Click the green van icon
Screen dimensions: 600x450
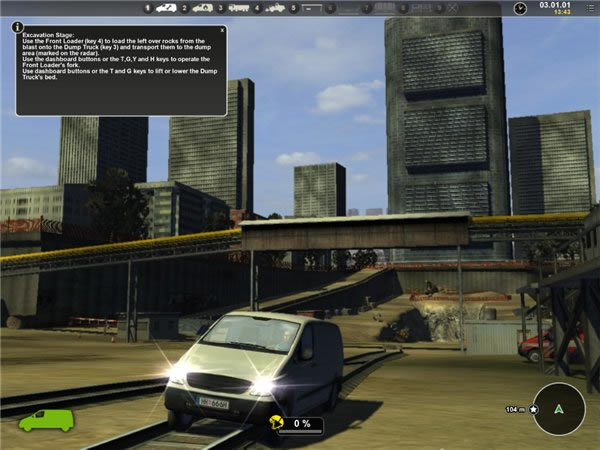(46, 420)
